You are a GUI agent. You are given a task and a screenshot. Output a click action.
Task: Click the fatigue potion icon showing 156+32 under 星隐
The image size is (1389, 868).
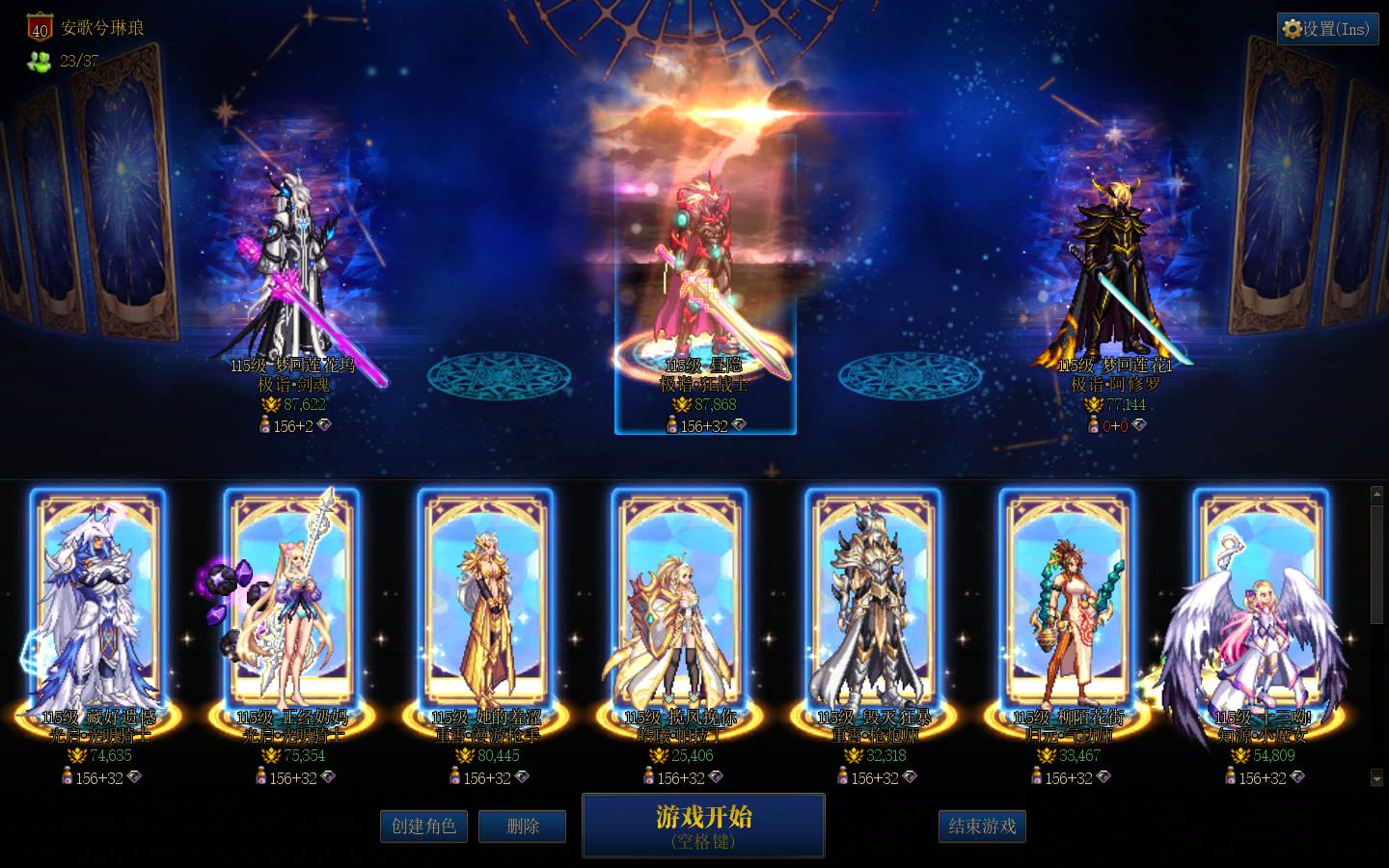[x=673, y=424]
